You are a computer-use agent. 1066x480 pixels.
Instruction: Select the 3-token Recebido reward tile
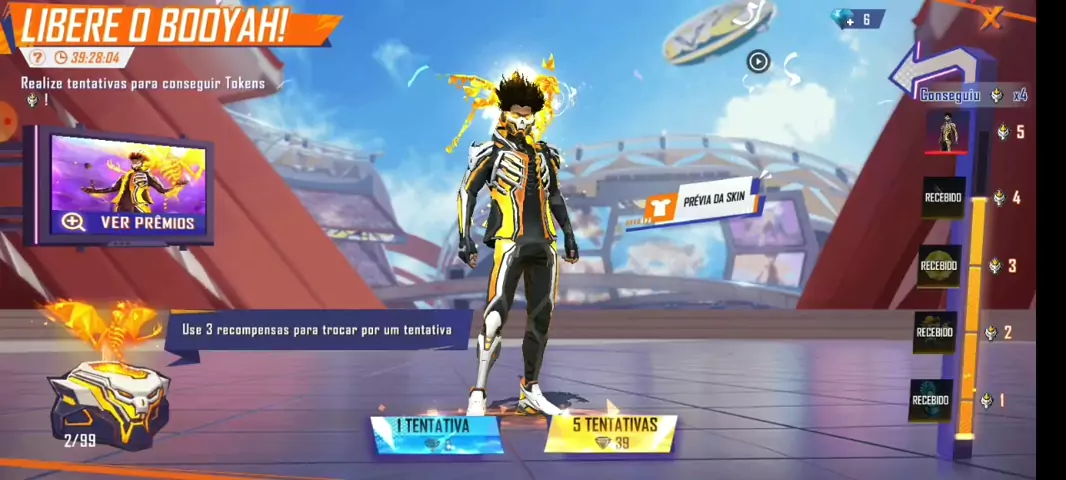(939, 266)
